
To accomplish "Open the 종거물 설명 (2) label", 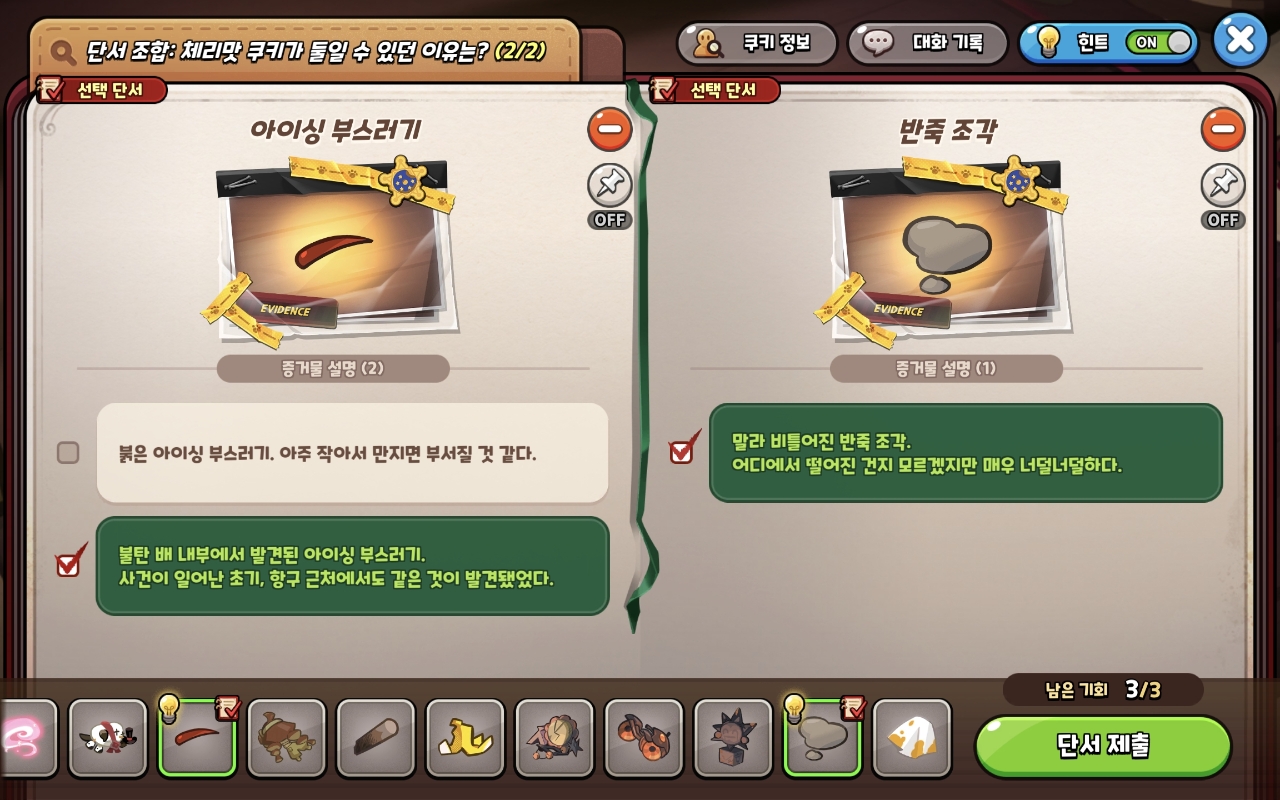I will click(x=332, y=368).
